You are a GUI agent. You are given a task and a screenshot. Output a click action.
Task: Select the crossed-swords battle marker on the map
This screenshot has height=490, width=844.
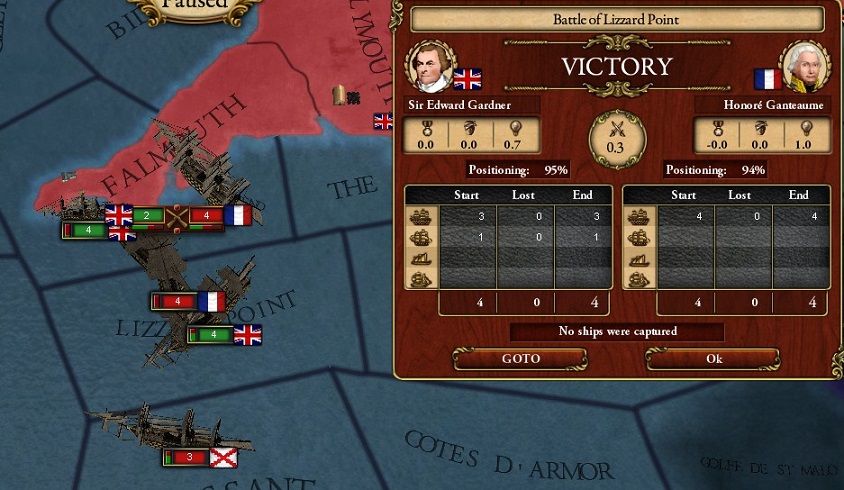tap(177, 215)
